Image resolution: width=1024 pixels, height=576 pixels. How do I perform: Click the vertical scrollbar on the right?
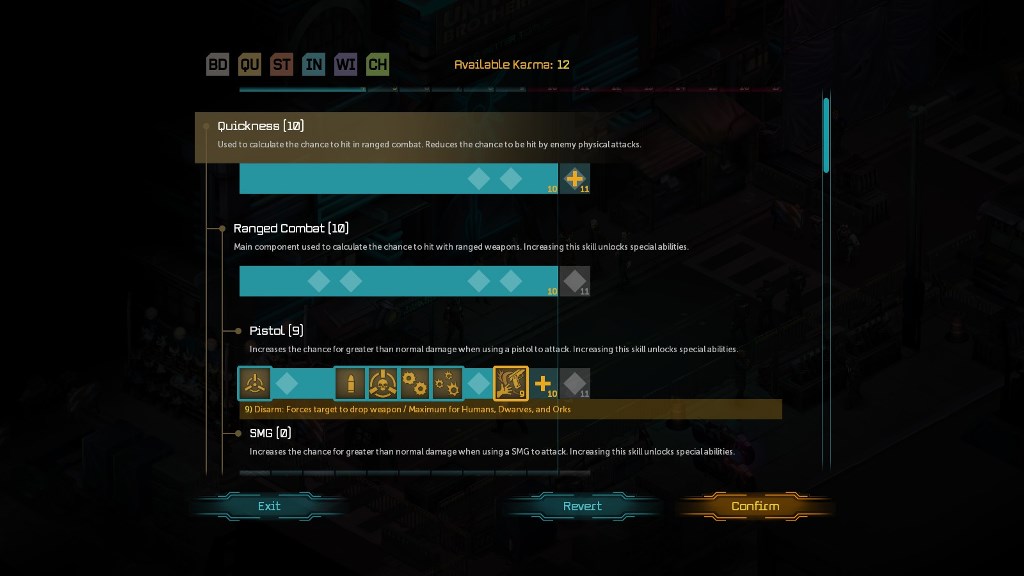point(826,135)
